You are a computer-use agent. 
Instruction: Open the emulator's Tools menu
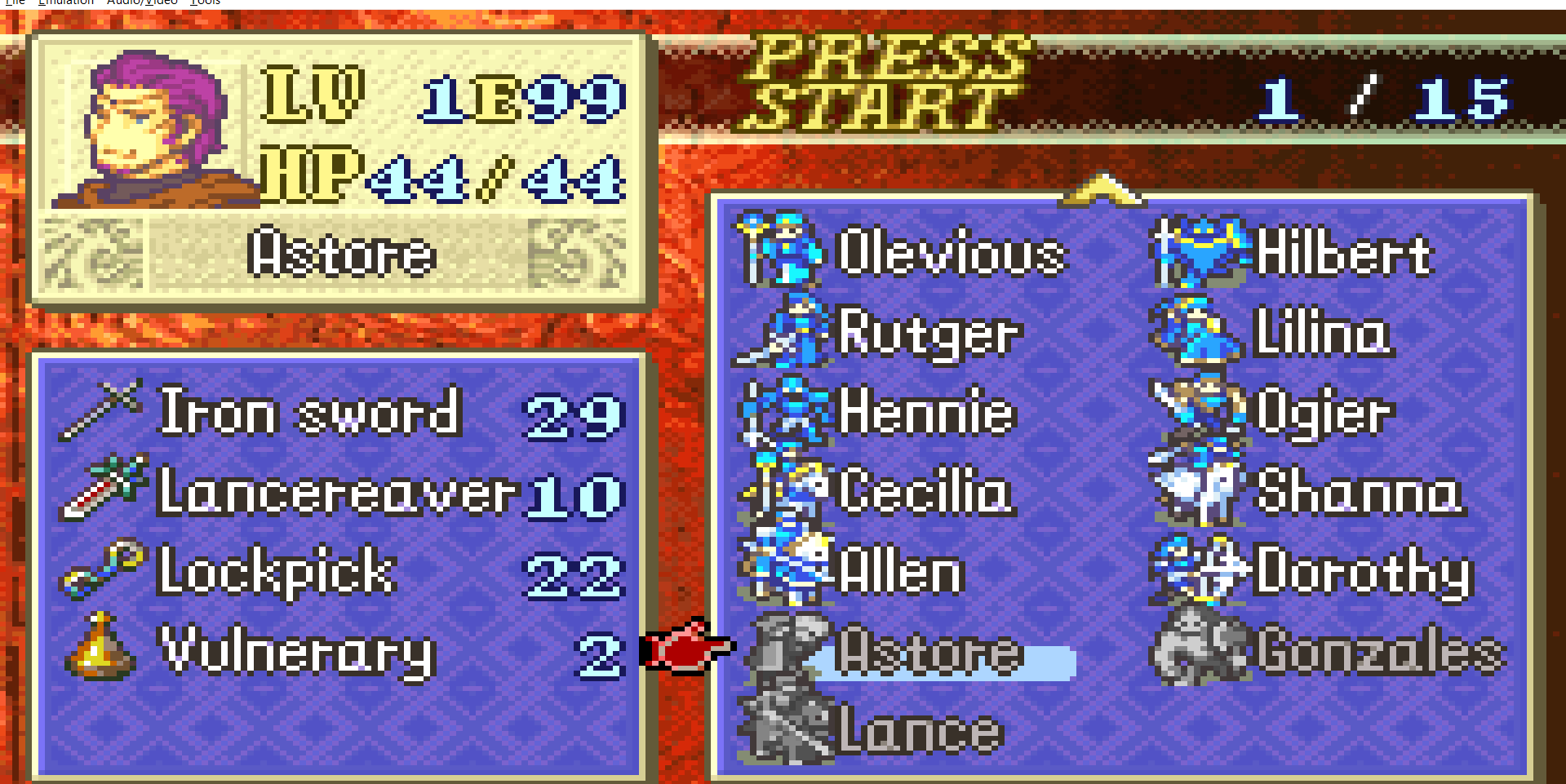point(205,2)
